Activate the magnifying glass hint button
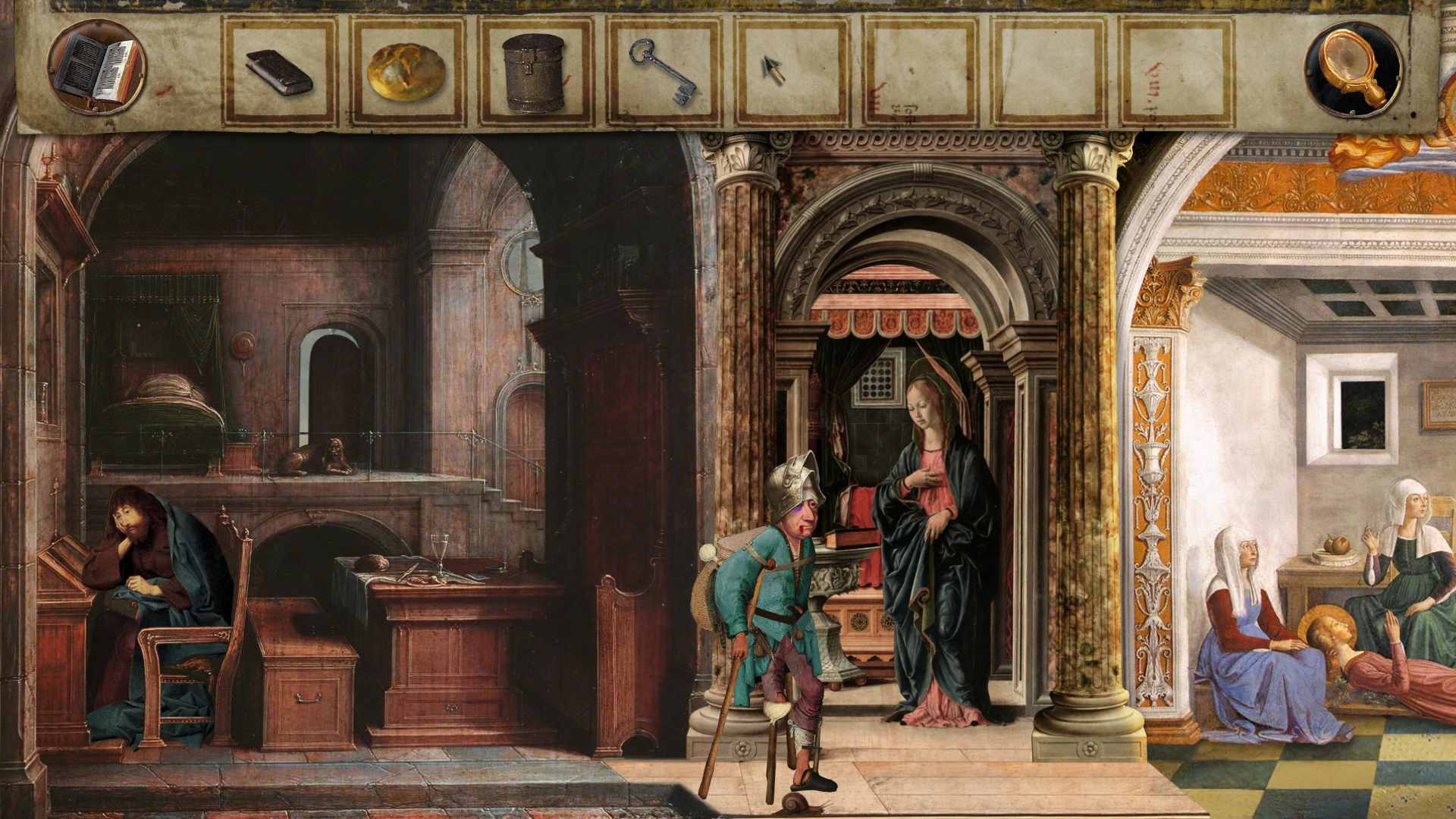This screenshot has height=819, width=1456. tap(1353, 69)
